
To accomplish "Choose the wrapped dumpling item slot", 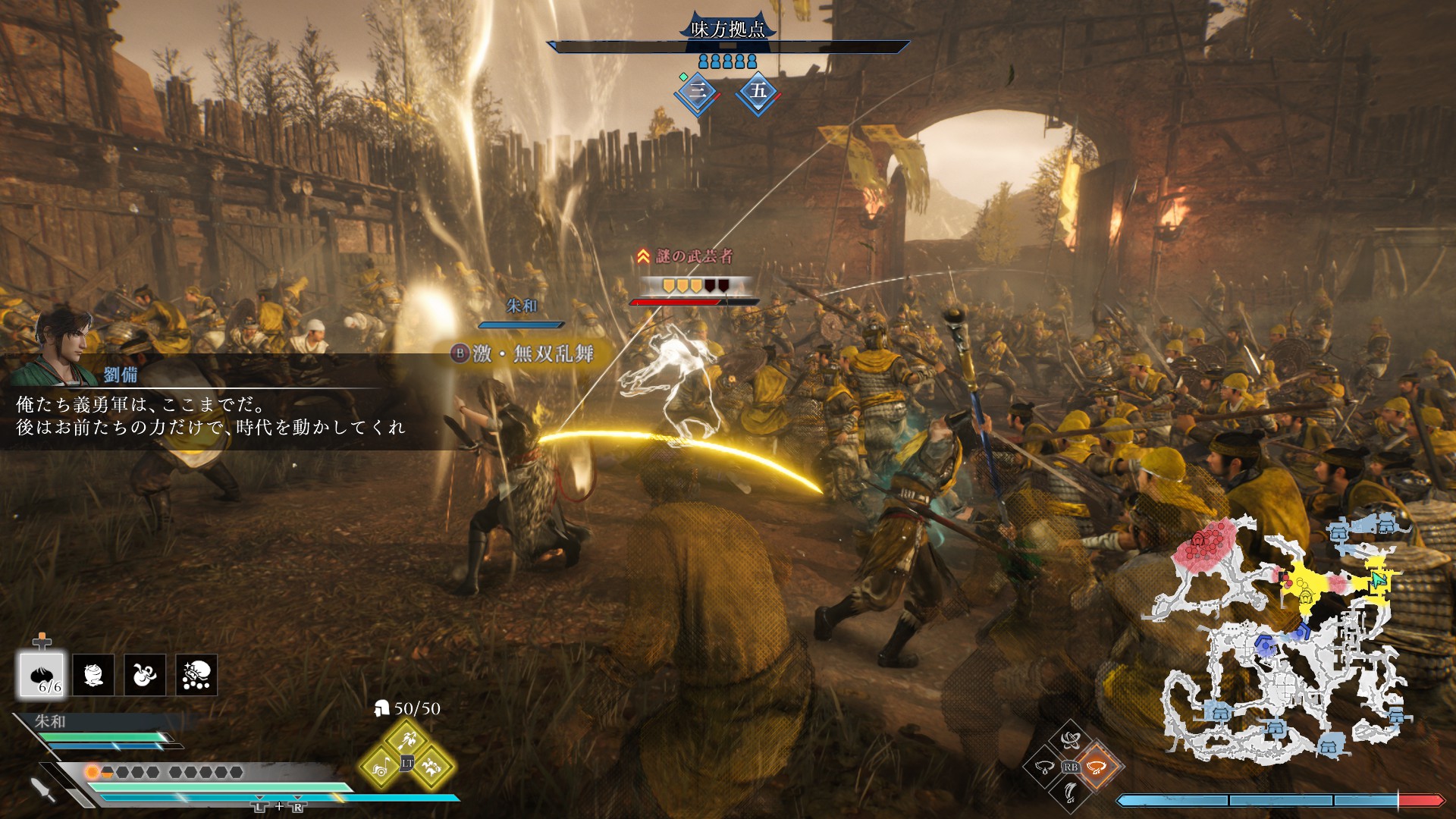I will [x=93, y=675].
